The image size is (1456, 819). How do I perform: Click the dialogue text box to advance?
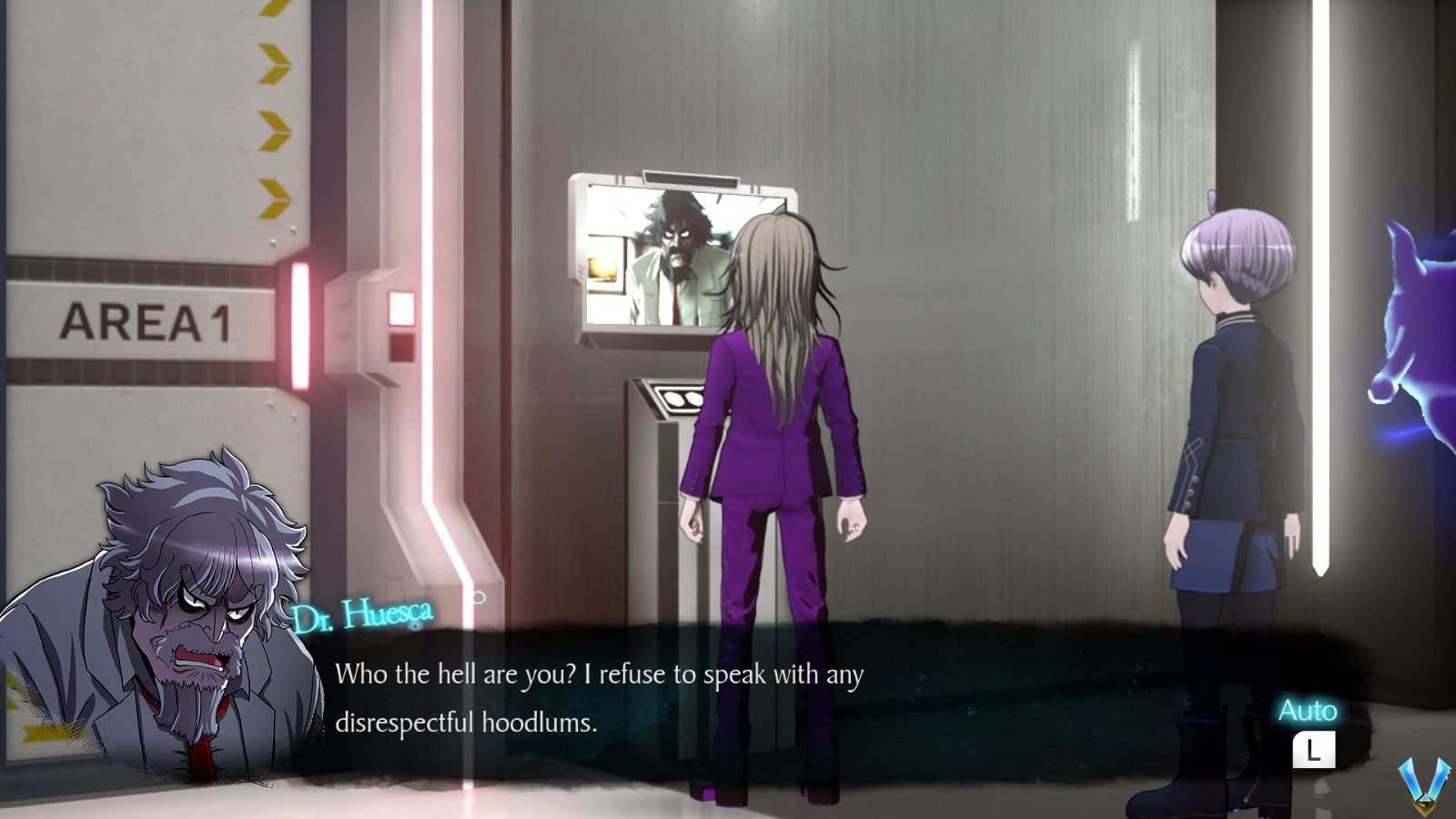tap(601, 701)
